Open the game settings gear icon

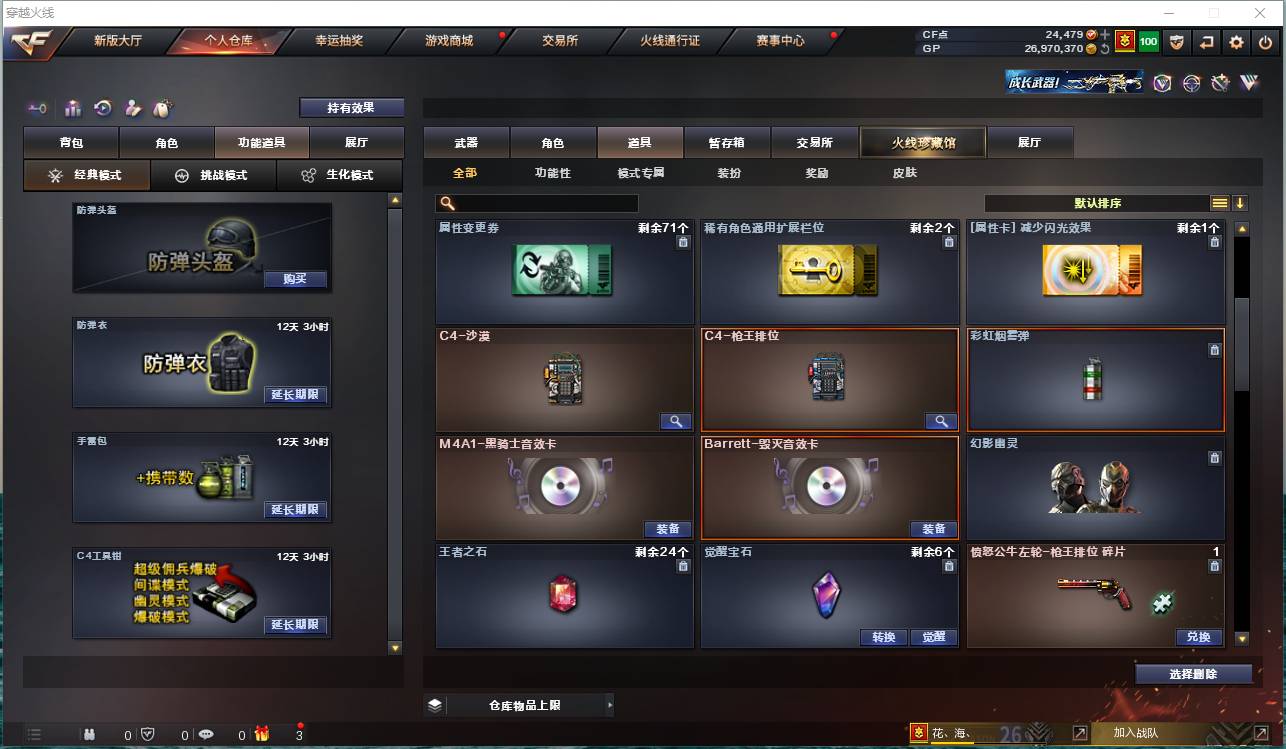pyautogui.click(x=1236, y=43)
